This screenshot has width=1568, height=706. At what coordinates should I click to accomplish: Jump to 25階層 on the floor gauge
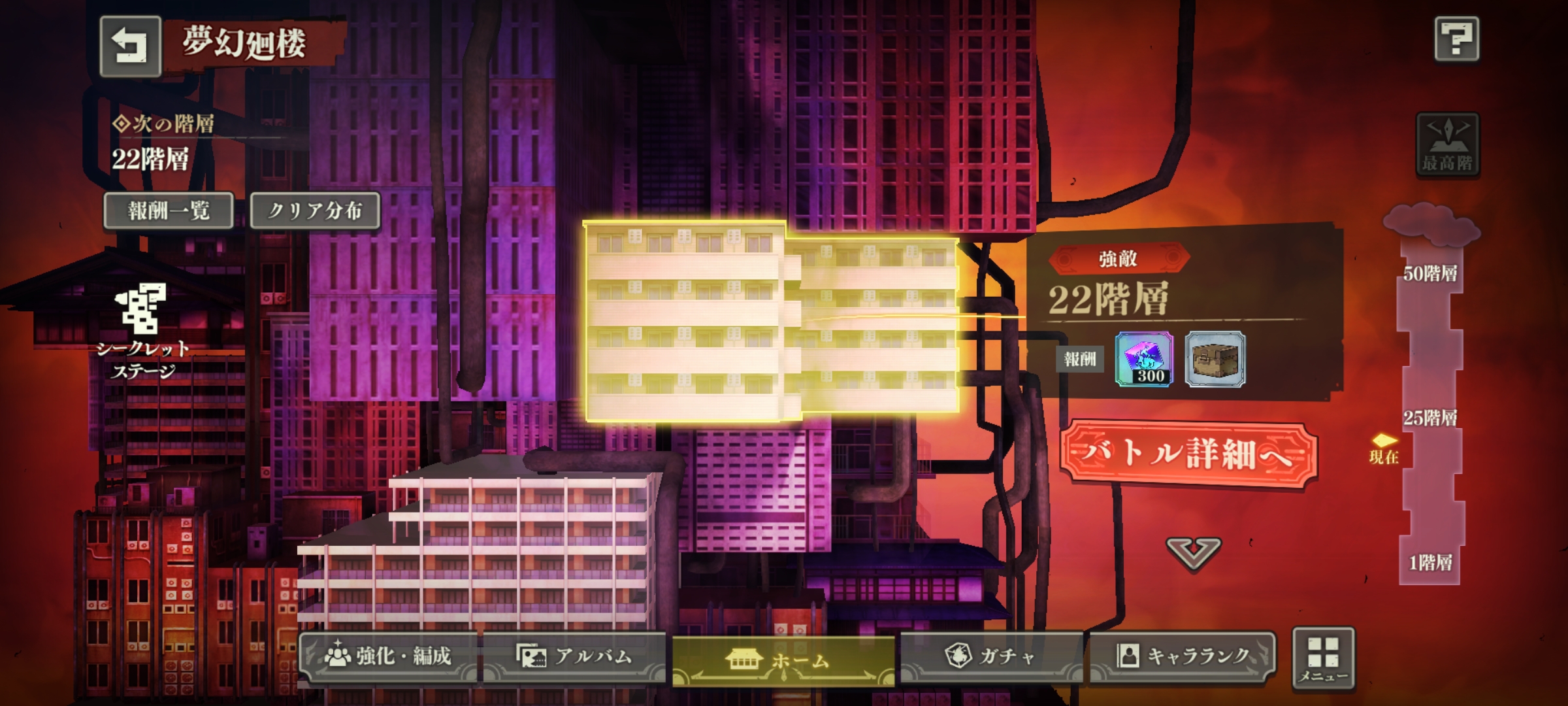click(1430, 418)
